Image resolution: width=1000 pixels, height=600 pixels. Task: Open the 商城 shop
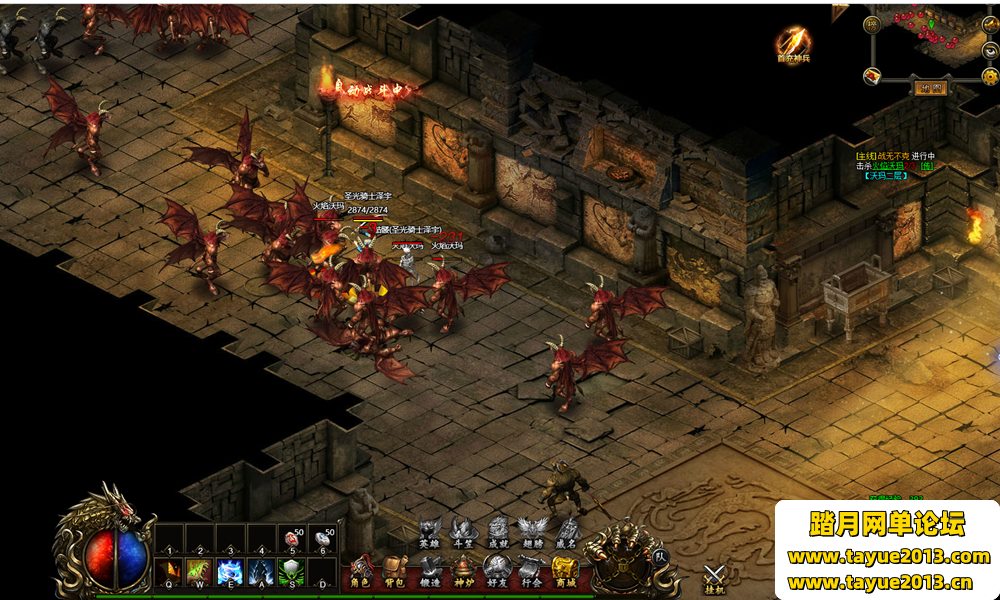(x=565, y=572)
